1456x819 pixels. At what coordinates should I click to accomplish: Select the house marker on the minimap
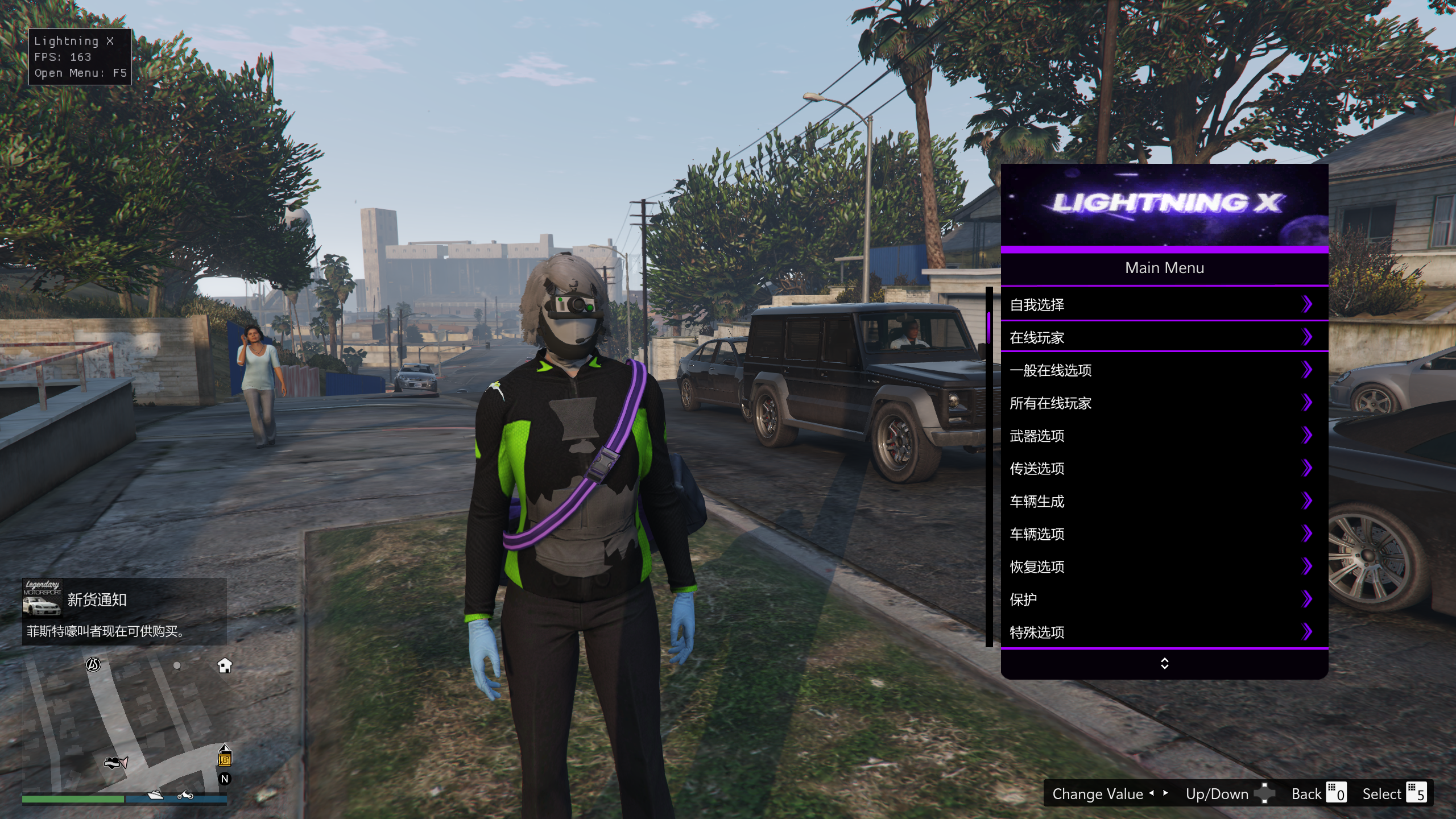[x=225, y=665]
